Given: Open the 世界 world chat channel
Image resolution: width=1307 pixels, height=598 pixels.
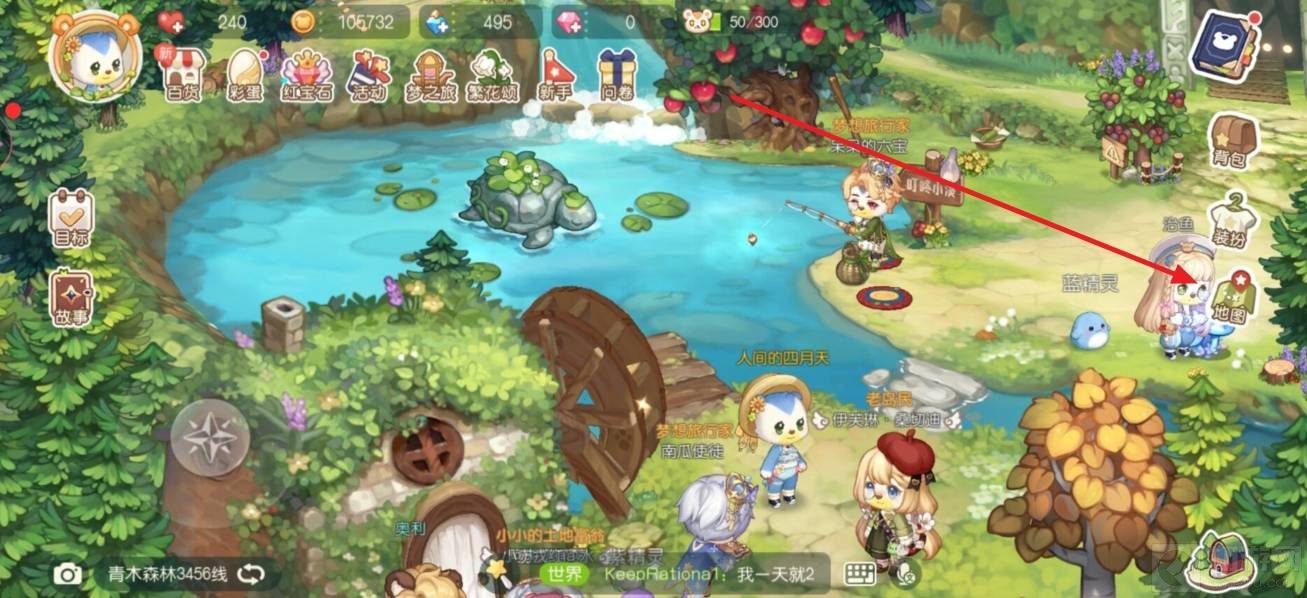Looking at the screenshot, I should pyautogui.click(x=567, y=574).
